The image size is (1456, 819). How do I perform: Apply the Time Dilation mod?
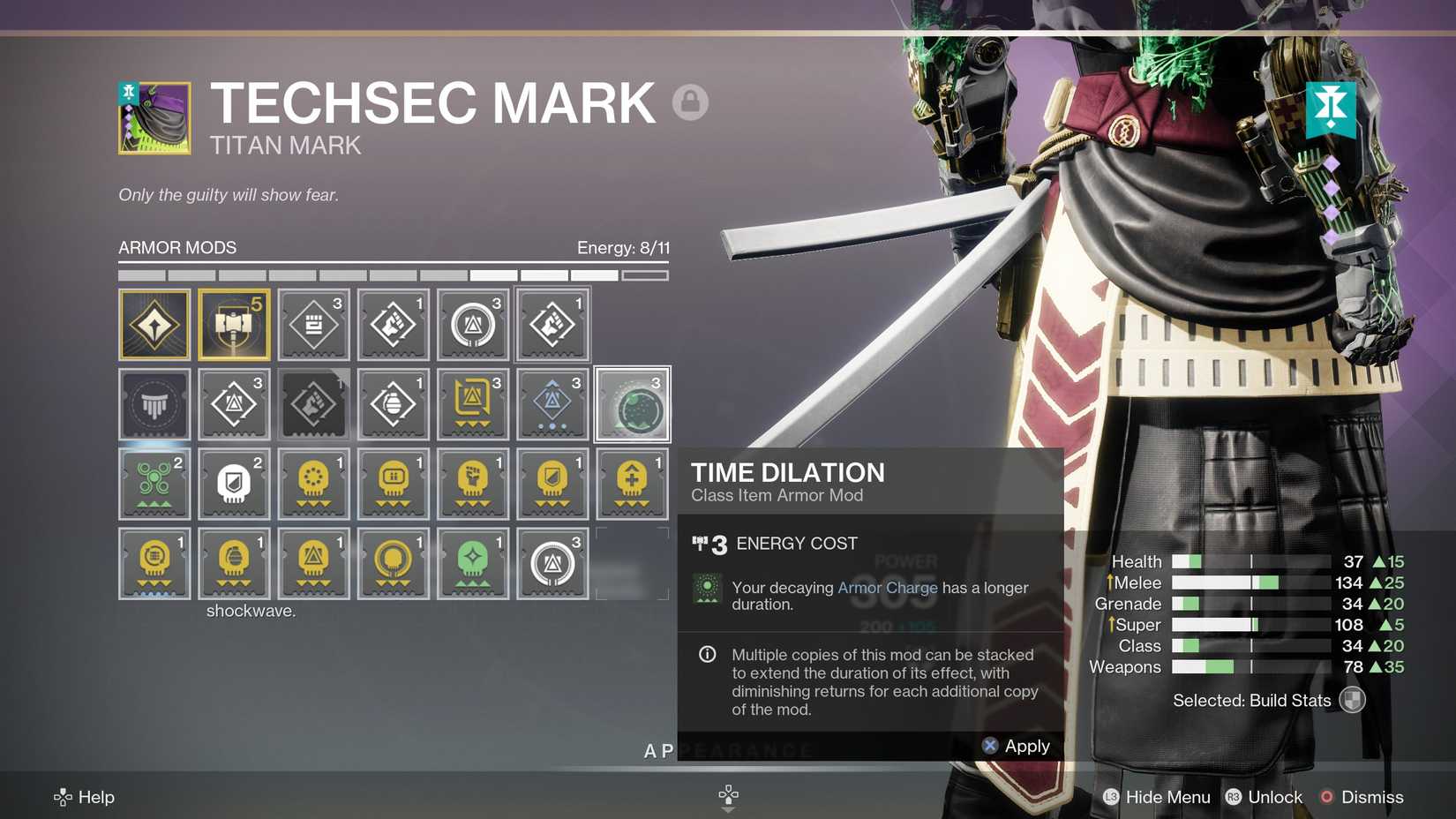[1015, 746]
